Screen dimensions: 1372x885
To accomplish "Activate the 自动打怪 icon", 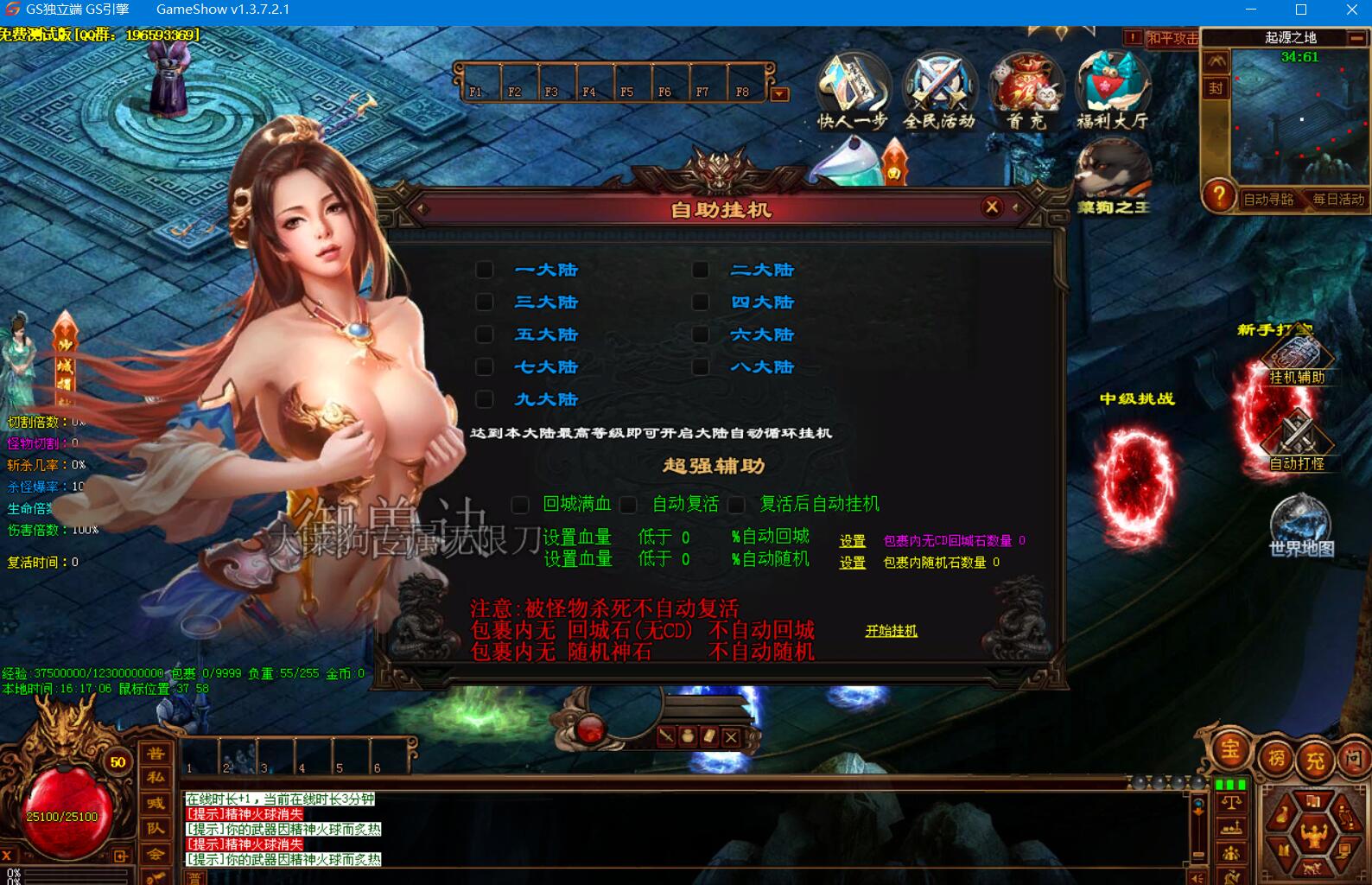I will pos(1297,441).
